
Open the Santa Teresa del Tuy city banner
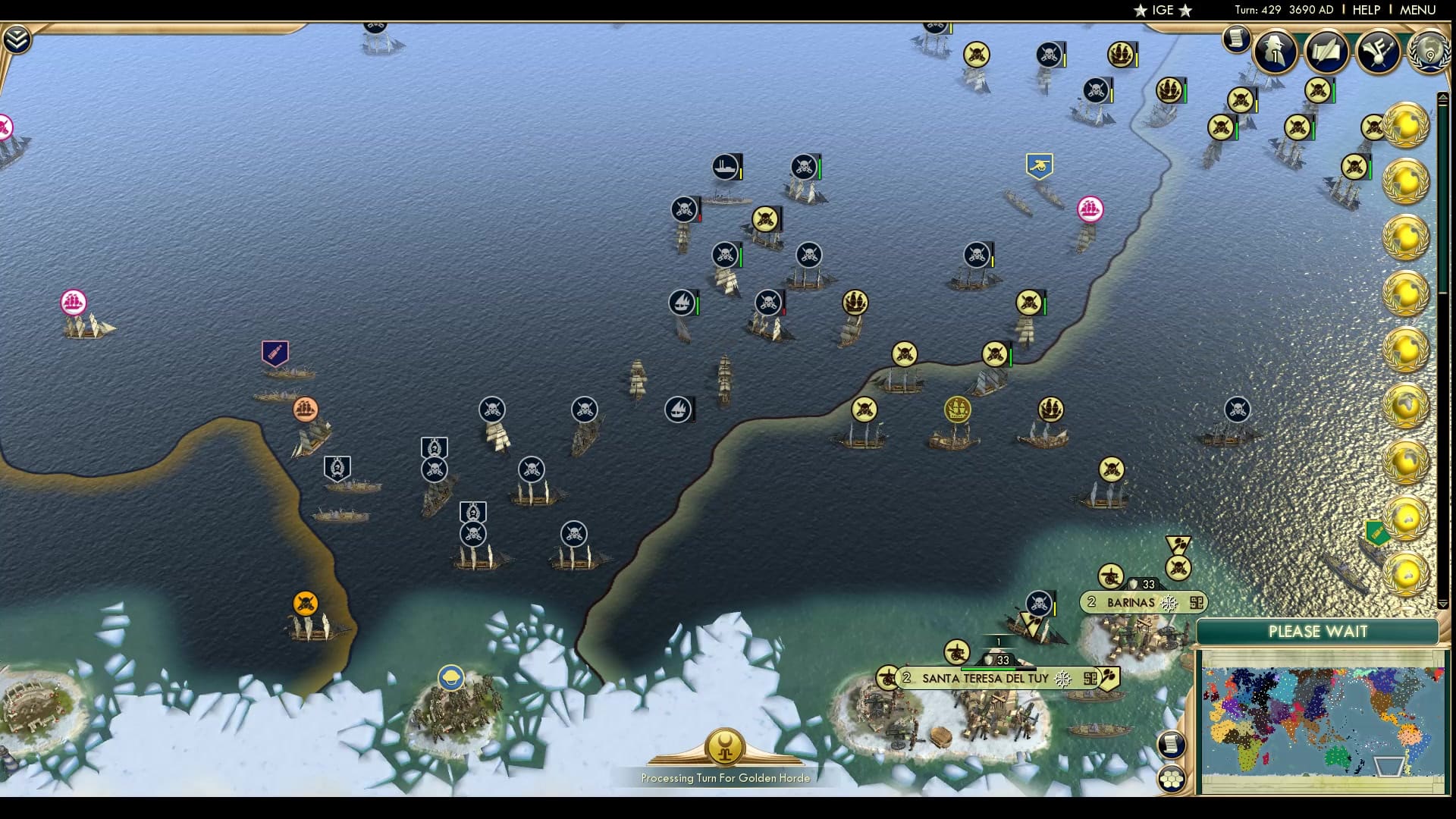click(x=986, y=679)
